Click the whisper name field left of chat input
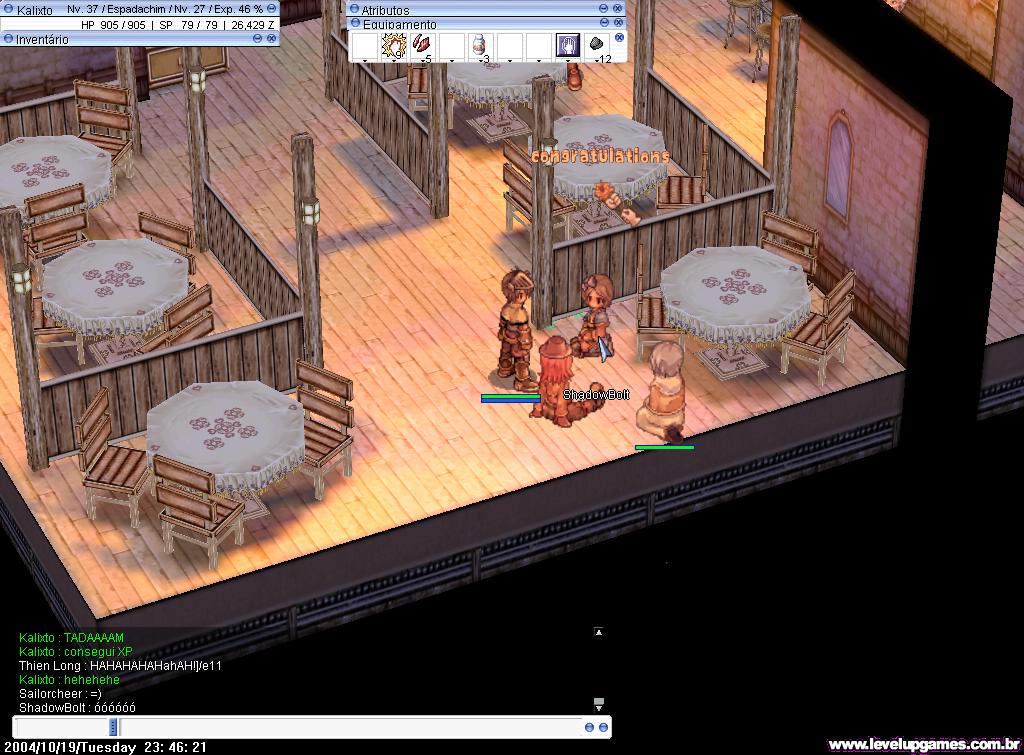The width and height of the screenshot is (1024, 755). tap(62, 727)
